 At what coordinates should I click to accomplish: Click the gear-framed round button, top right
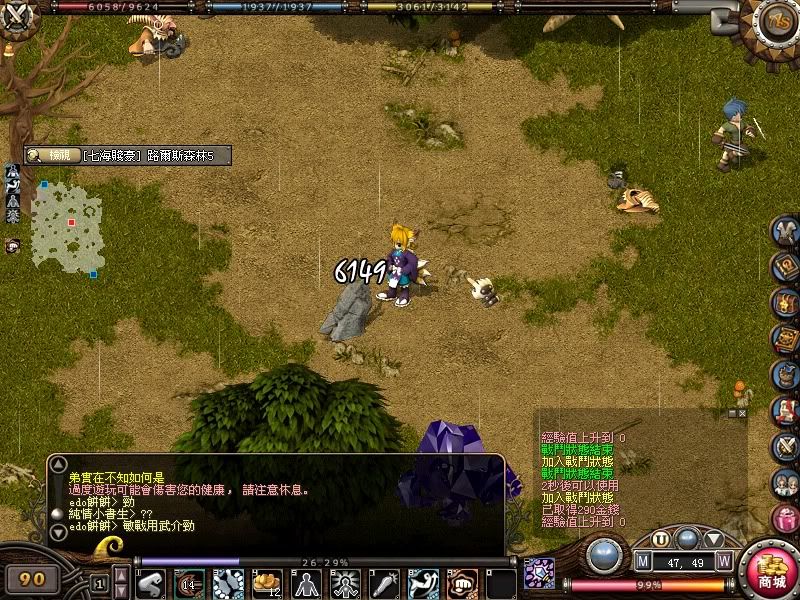point(775,22)
